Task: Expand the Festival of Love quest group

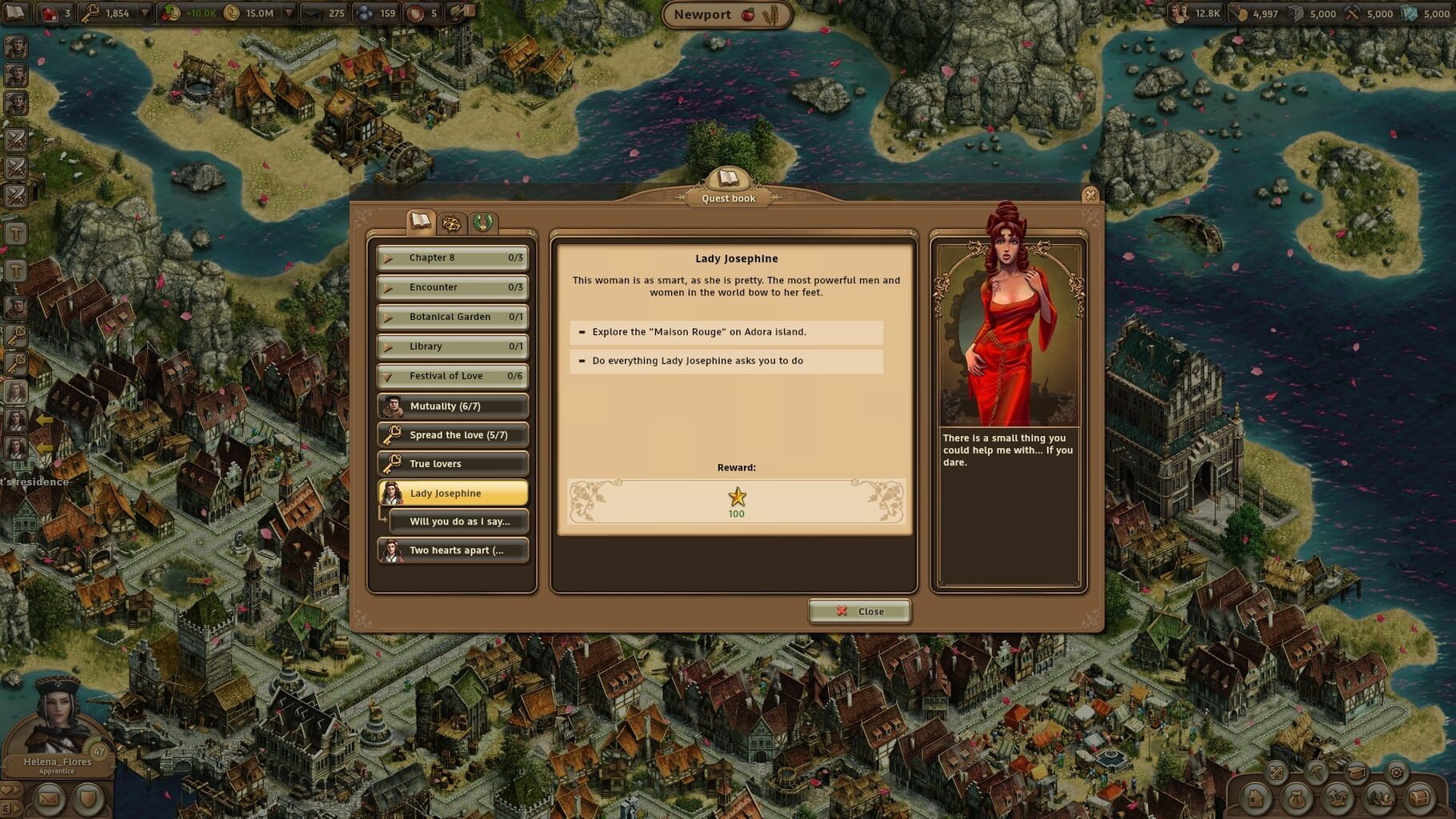Action: point(450,376)
